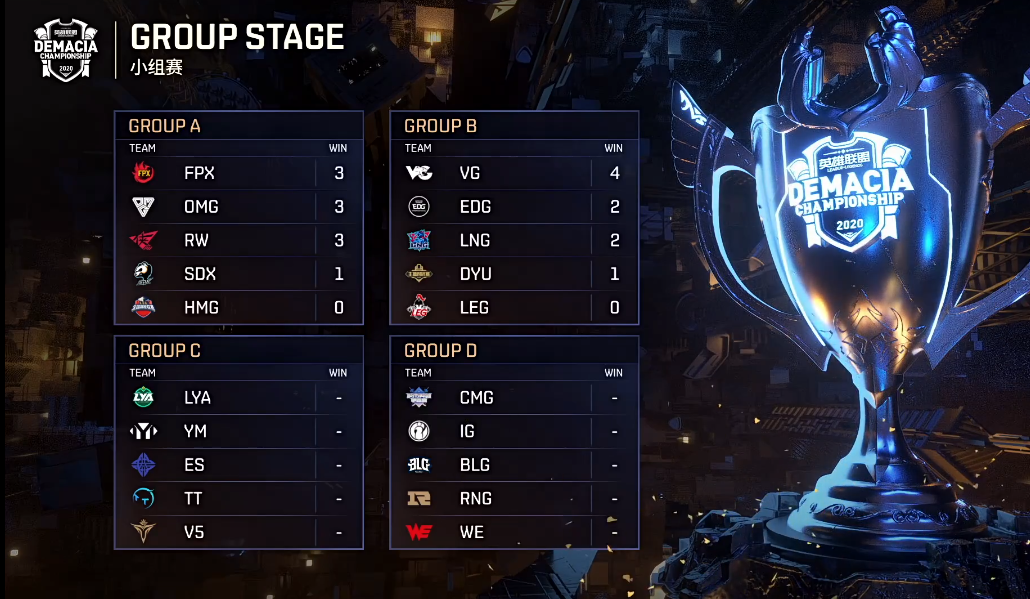Open the V5 team listing
Viewport: 1030px width, 599px height.
click(x=238, y=532)
